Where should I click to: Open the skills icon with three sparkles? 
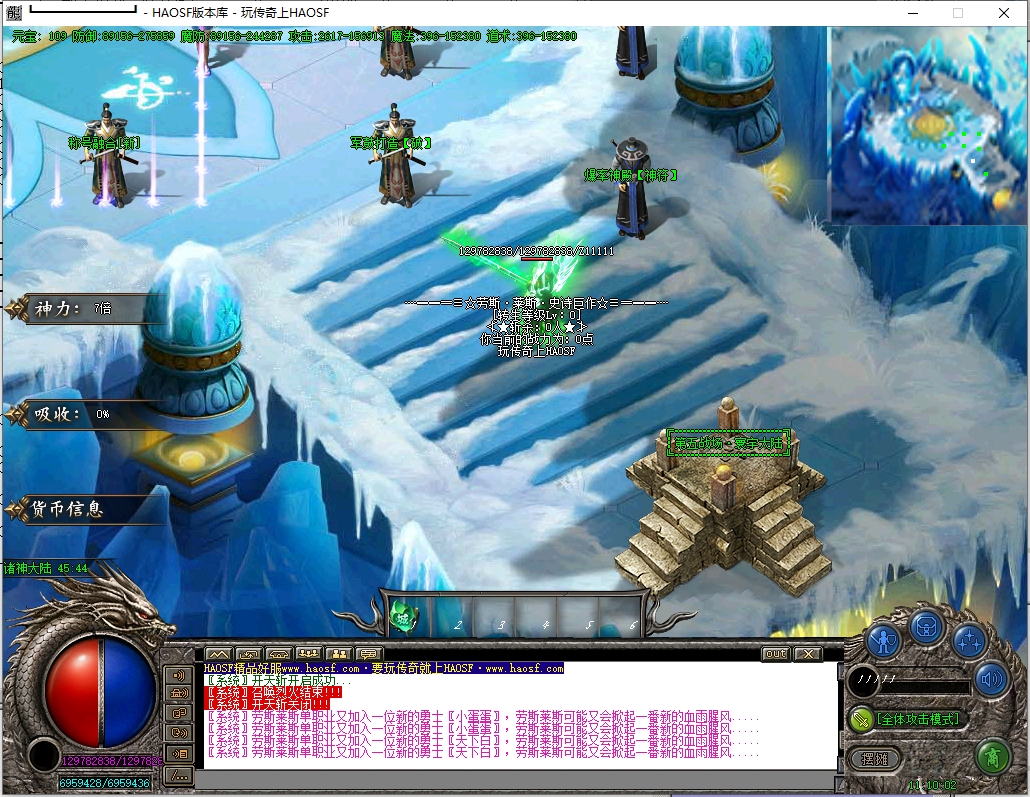coord(969,640)
